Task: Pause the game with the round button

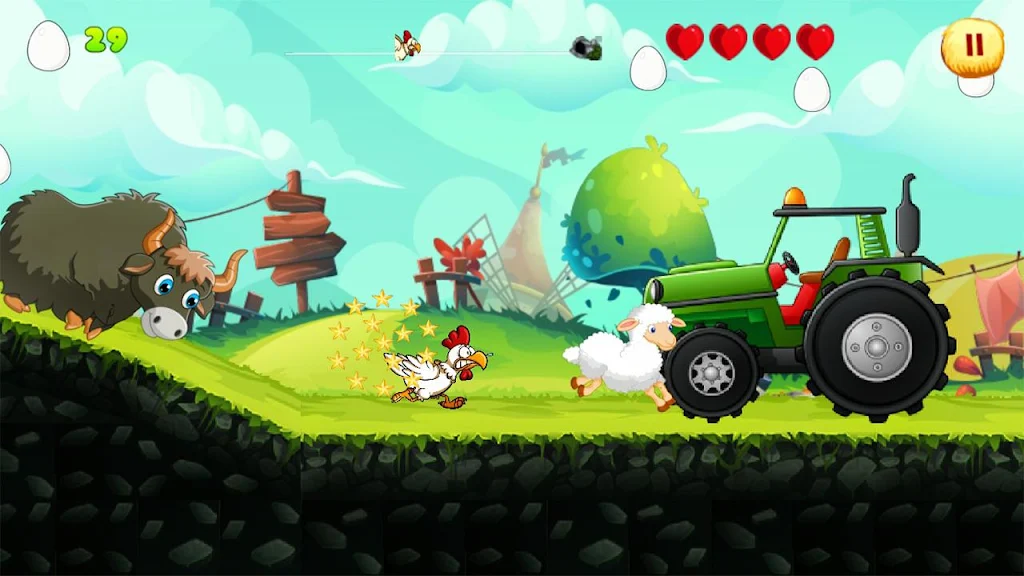Action: click(x=972, y=45)
